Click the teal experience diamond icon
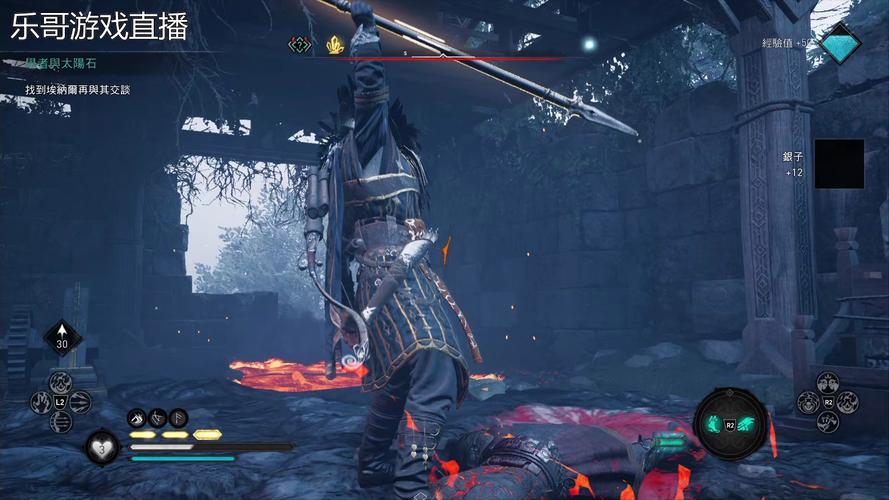This screenshot has height=500, width=889. pos(840,45)
